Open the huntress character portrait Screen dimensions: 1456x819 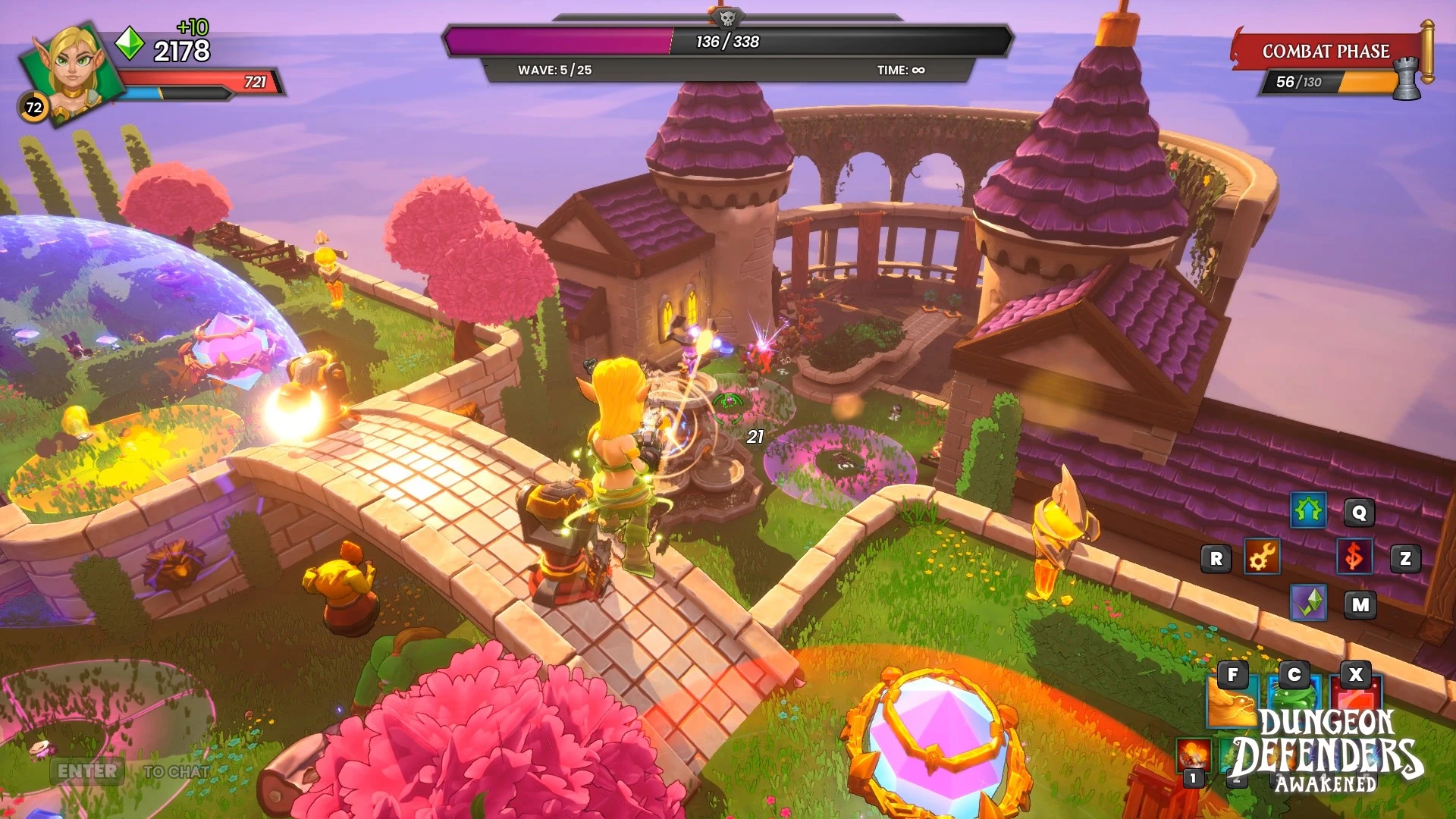(x=72, y=72)
